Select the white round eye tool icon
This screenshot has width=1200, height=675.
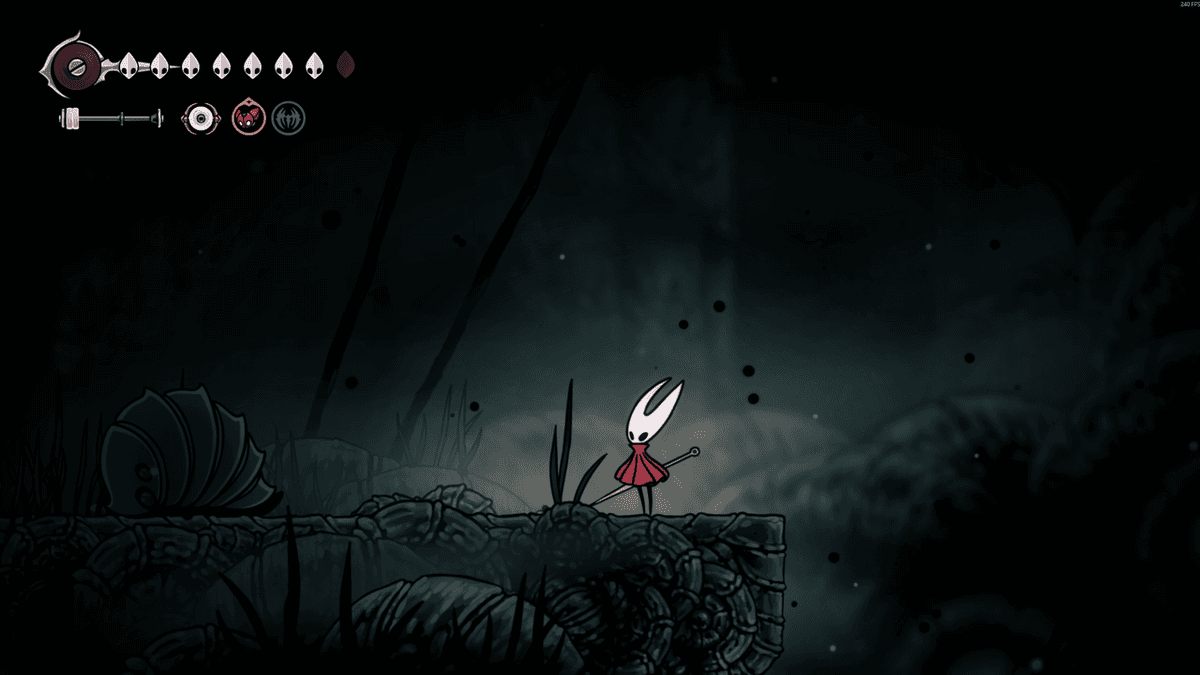coord(200,119)
